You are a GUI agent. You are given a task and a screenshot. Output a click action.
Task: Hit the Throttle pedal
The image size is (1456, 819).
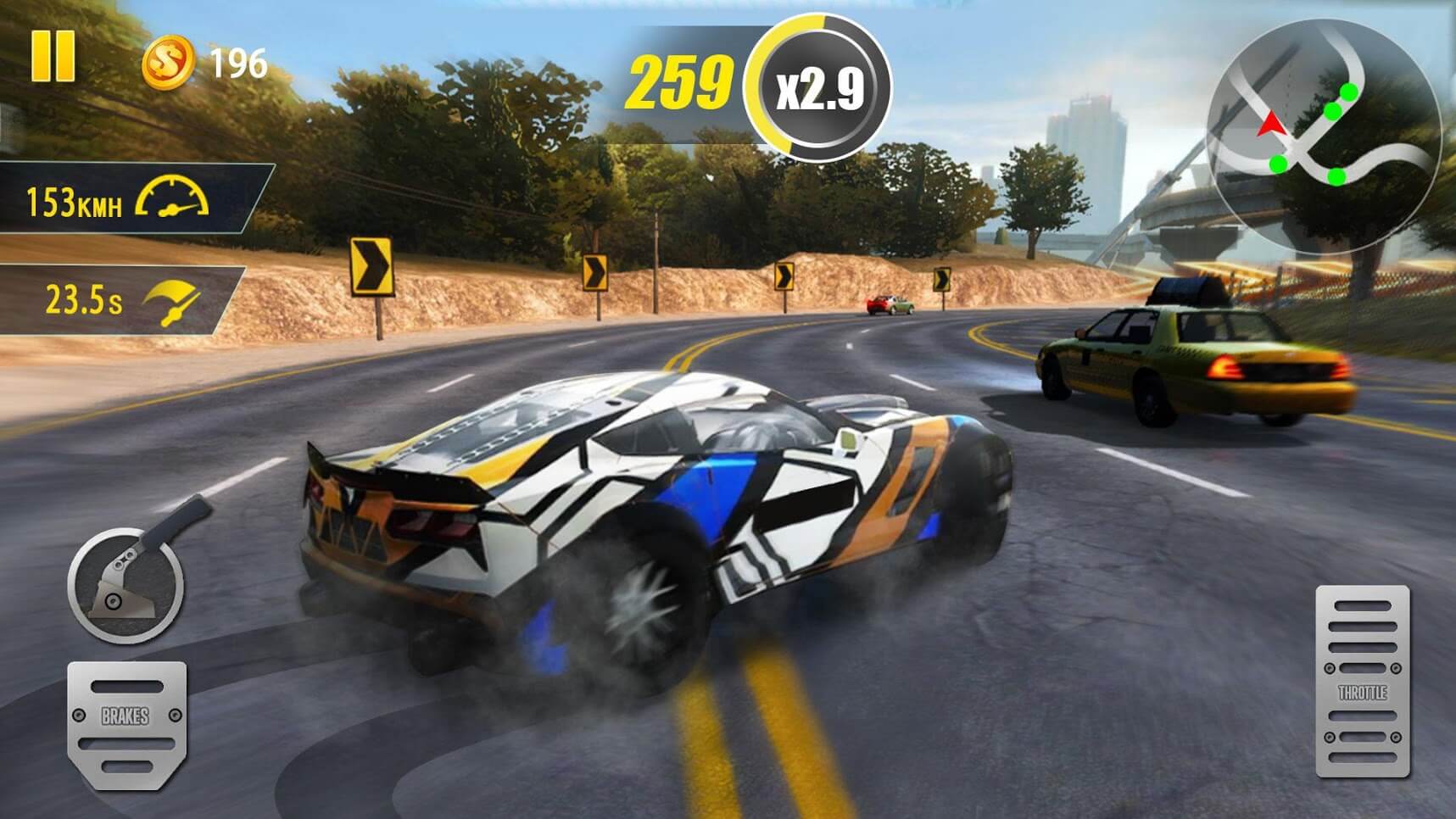(1362, 681)
